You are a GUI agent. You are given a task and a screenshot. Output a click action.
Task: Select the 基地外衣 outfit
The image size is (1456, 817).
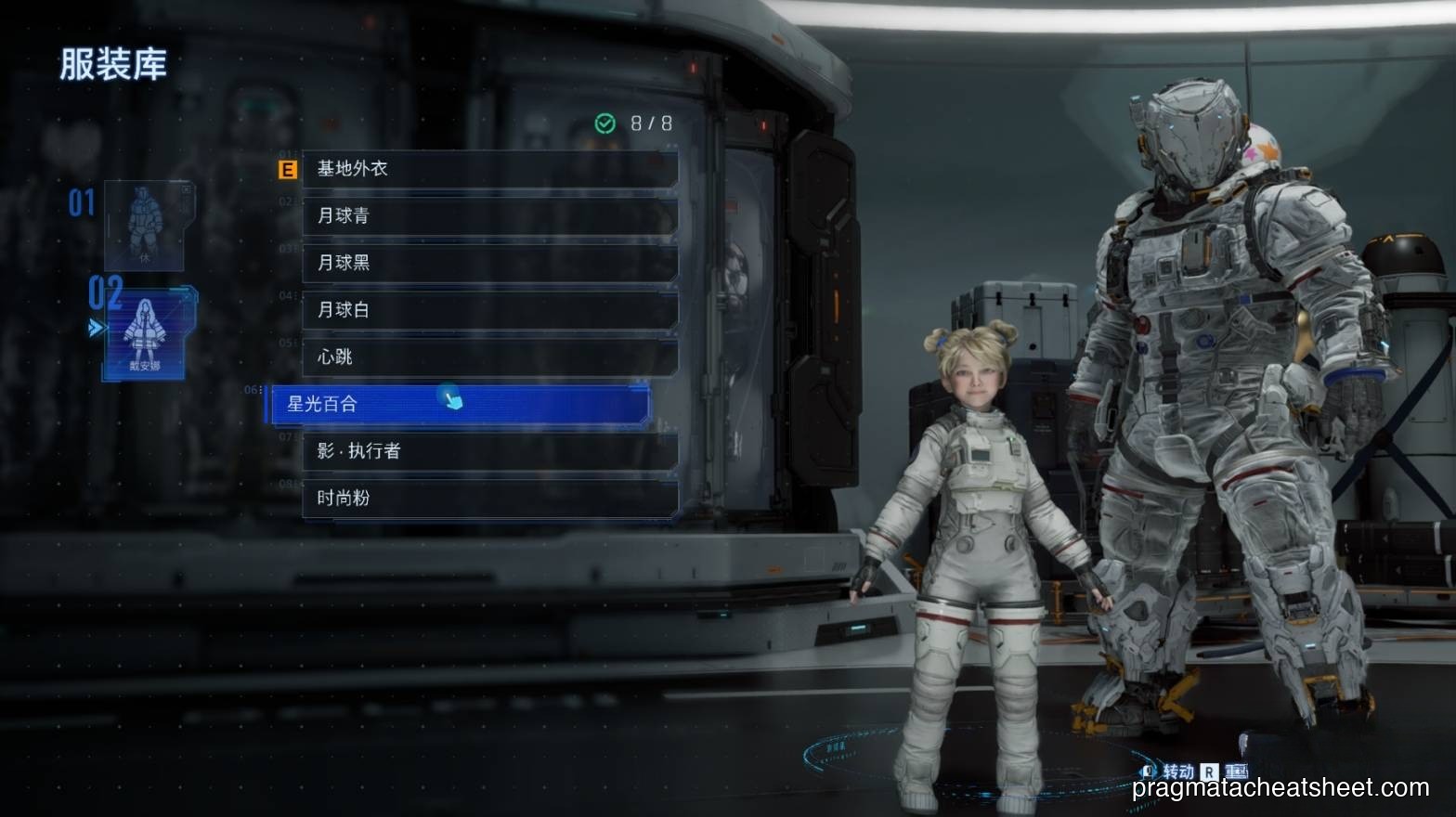[489, 169]
